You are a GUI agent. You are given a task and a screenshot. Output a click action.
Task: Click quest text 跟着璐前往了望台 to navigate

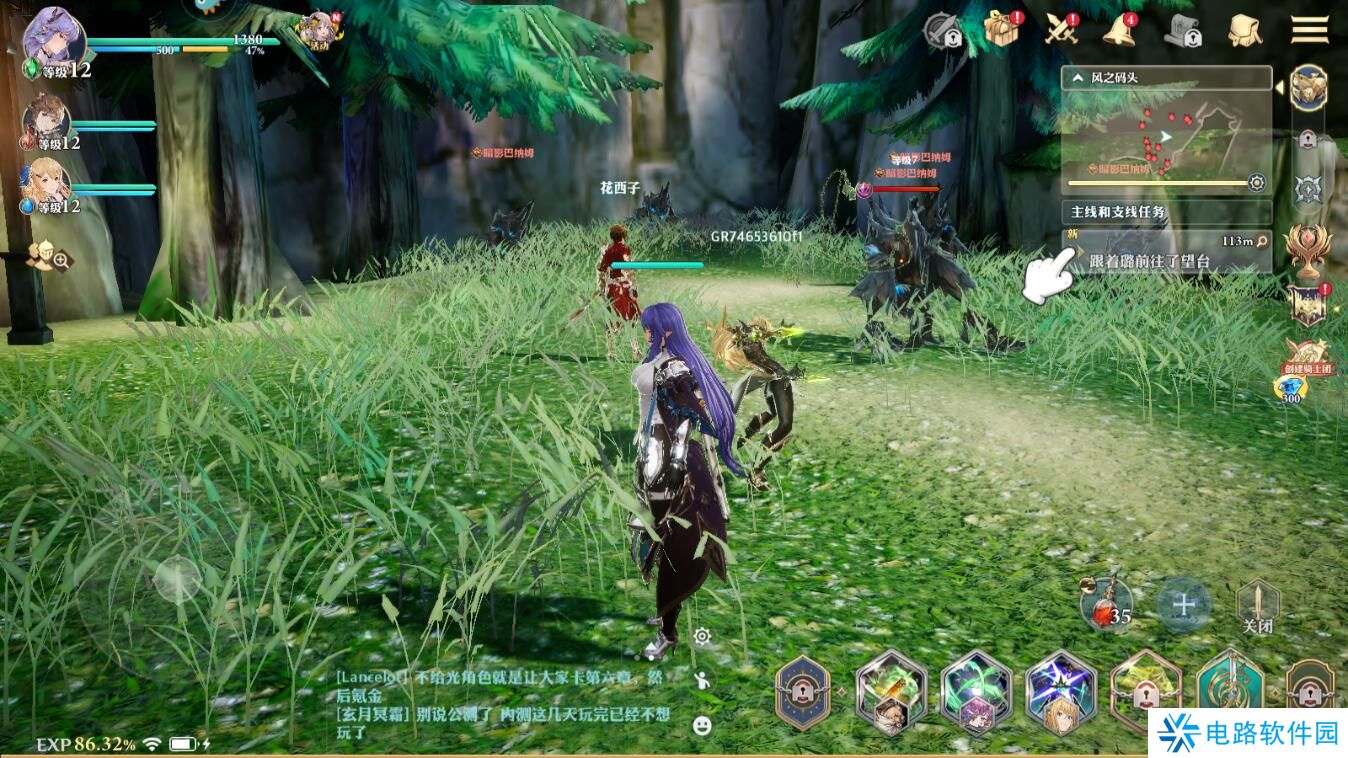[x=1150, y=260]
